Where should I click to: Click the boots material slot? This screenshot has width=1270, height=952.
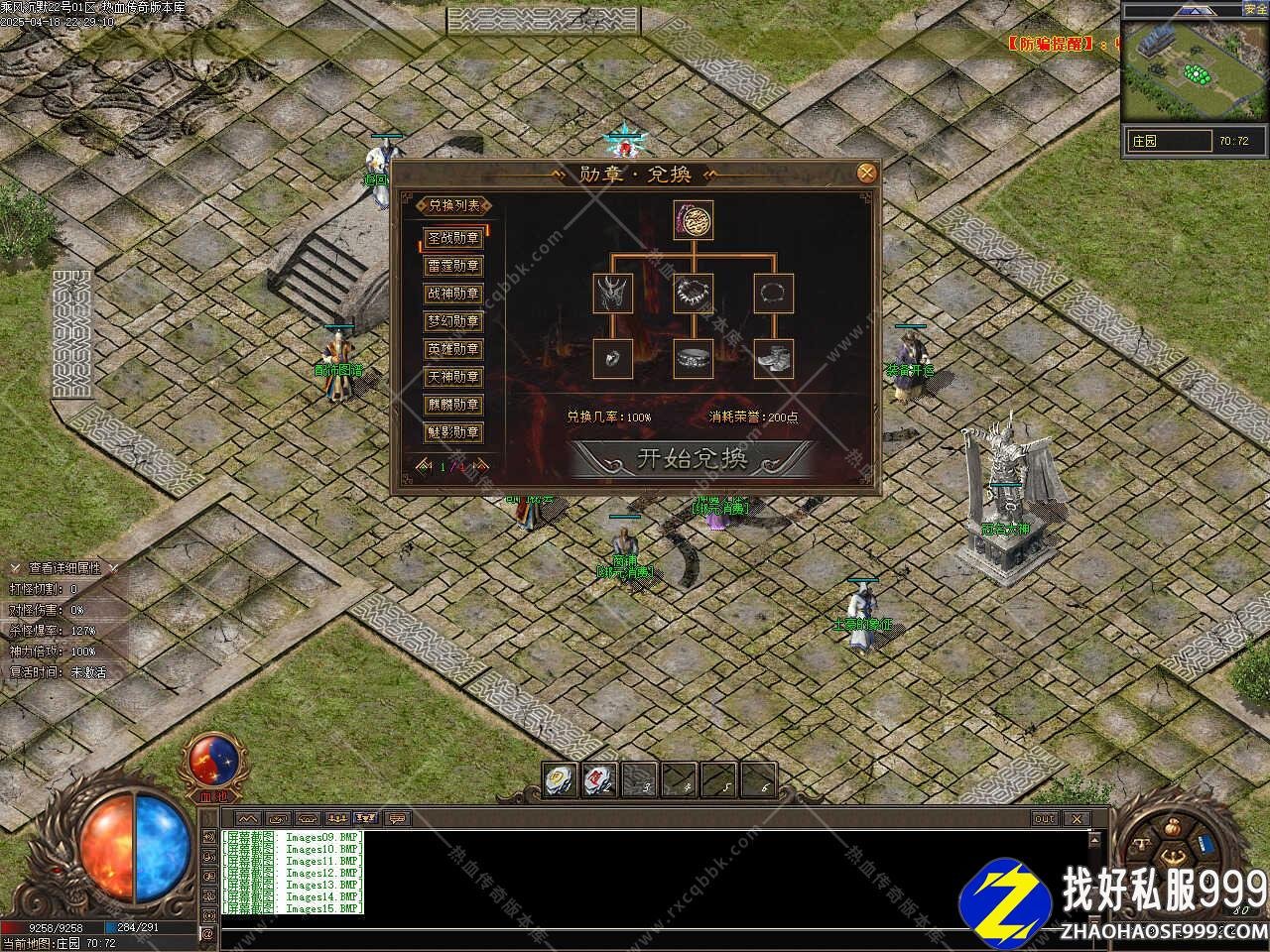774,358
